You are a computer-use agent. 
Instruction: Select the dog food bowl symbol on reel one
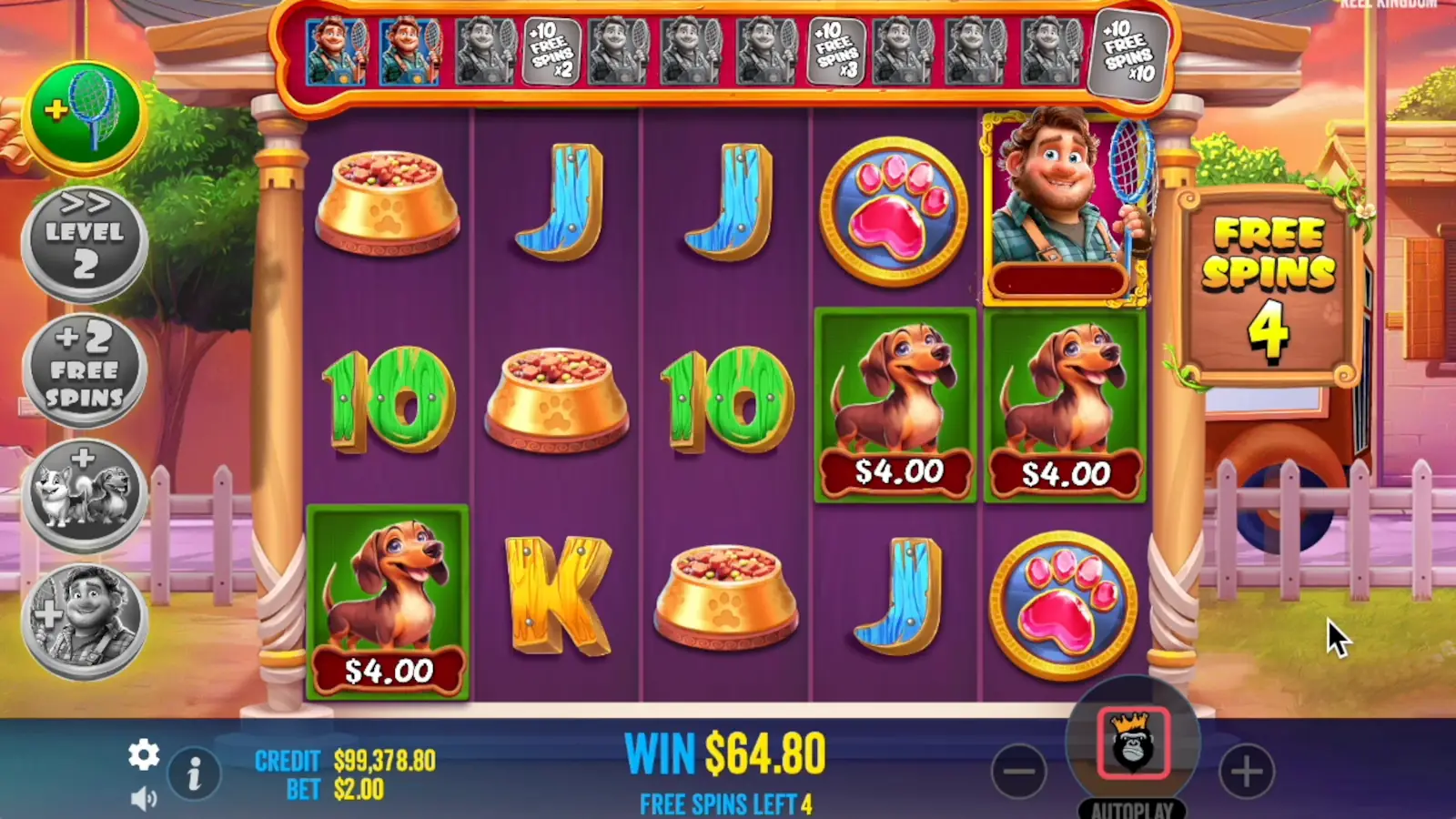tap(385, 205)
